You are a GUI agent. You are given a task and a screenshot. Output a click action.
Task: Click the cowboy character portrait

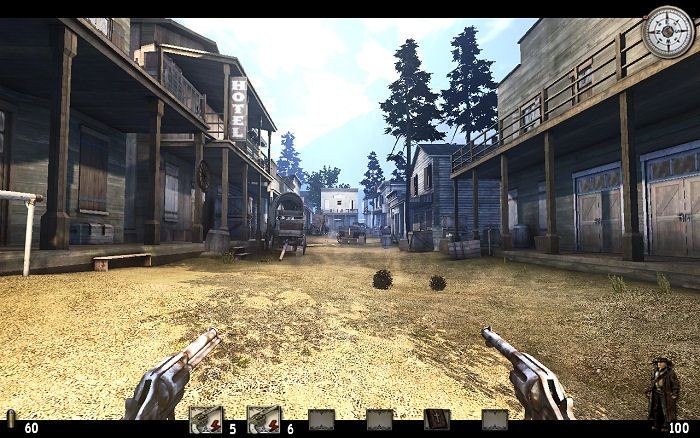click(662, 390)
